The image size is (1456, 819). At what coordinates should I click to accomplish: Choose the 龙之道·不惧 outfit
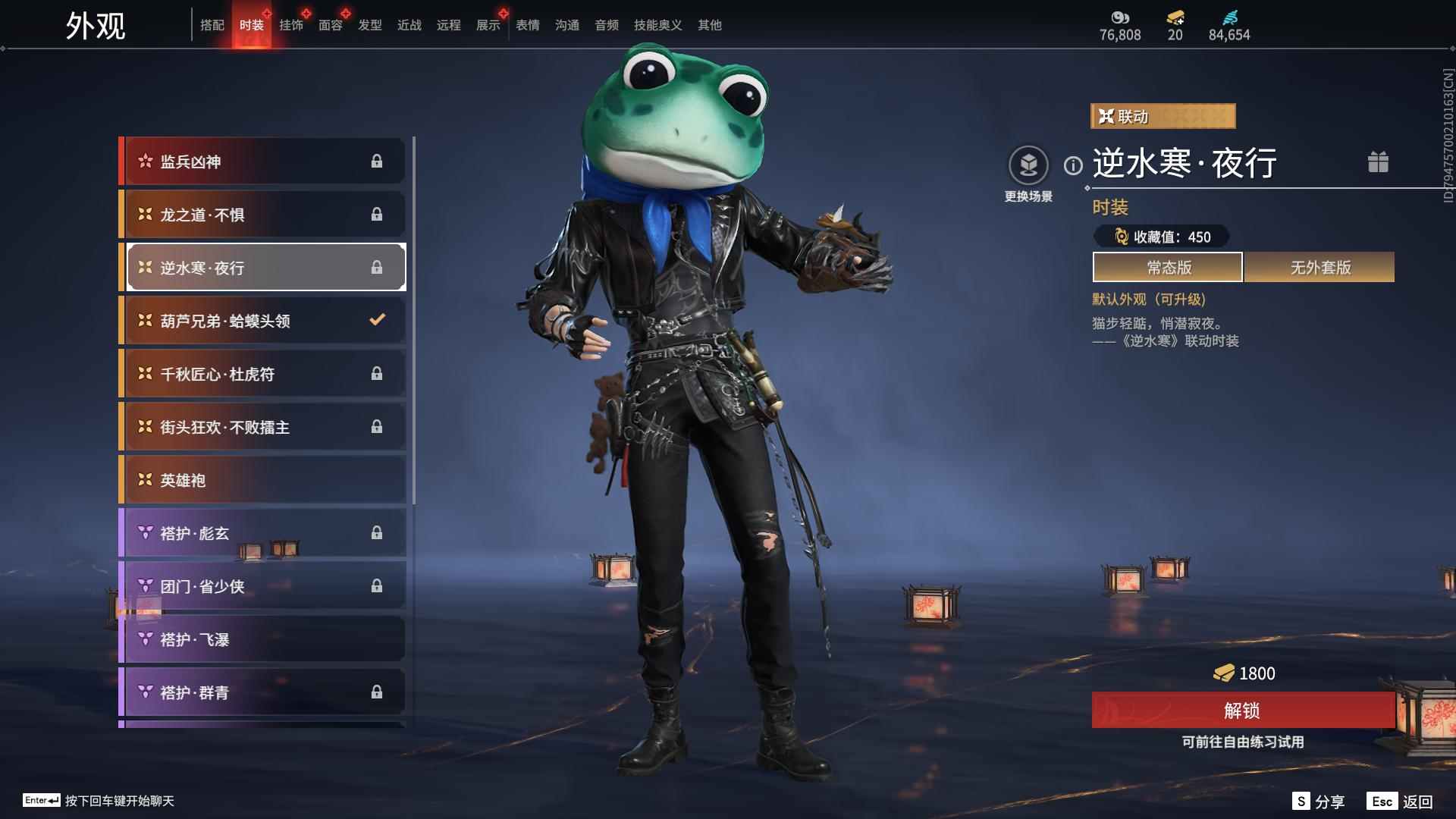click(262, 215)
